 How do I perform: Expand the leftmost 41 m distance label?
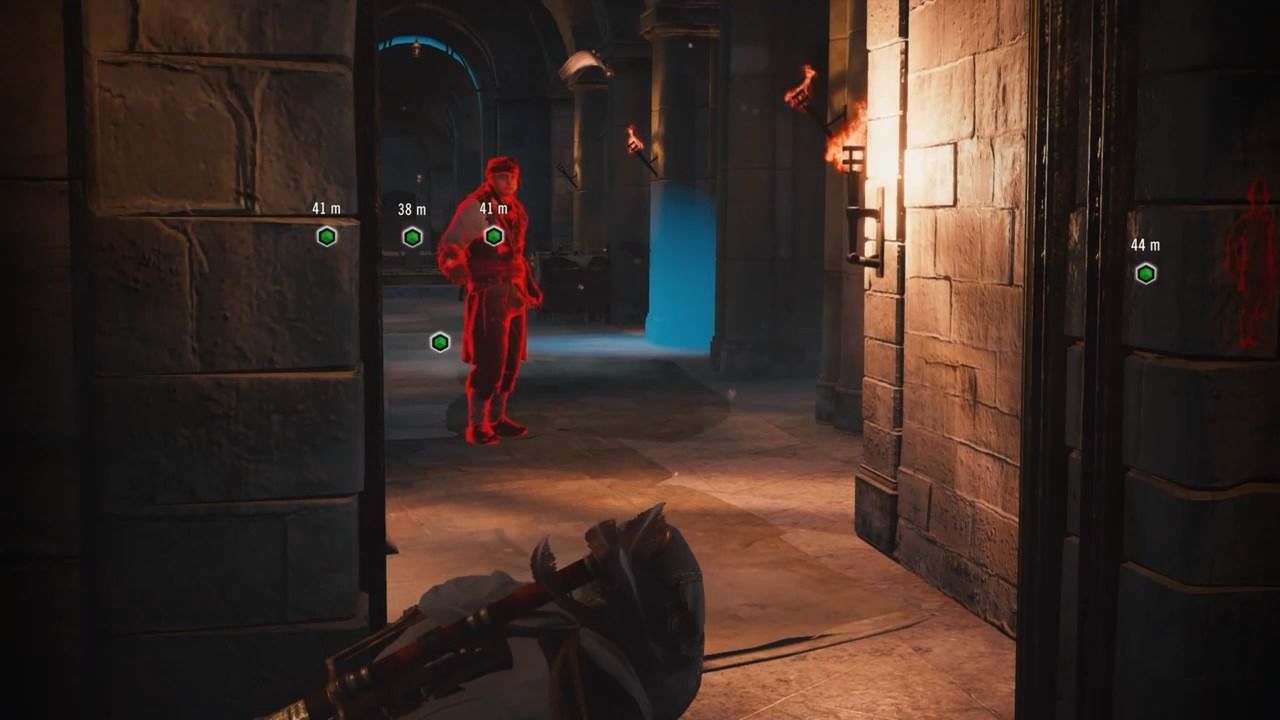[326, 210]
